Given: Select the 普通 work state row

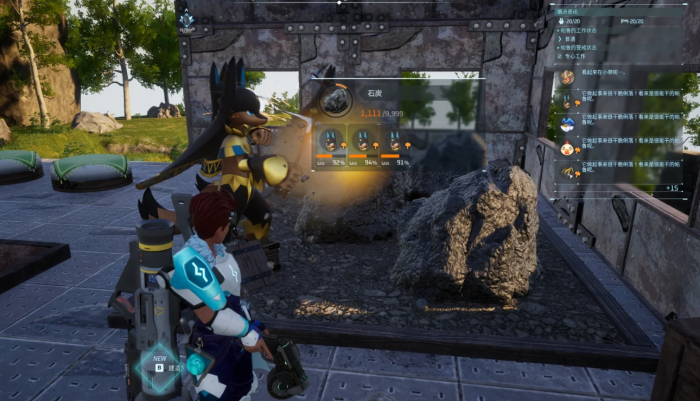Looking at the screenshot, I should click(573, 38).
